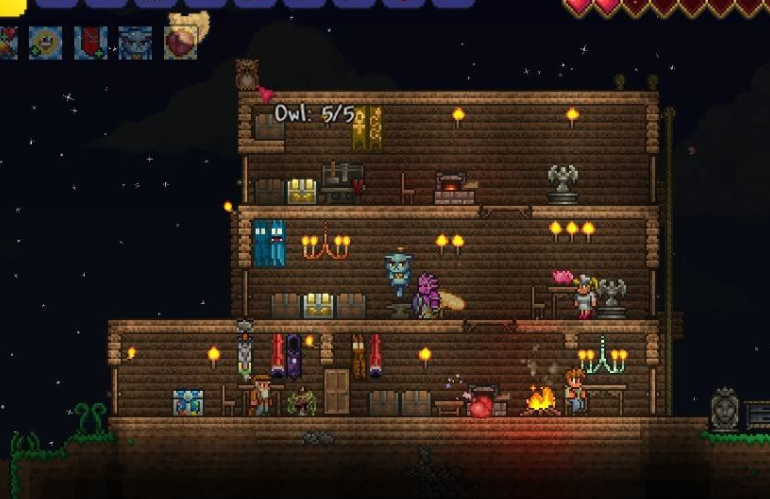Select the Well Fed meat buff icon

(x=181, y=42)
